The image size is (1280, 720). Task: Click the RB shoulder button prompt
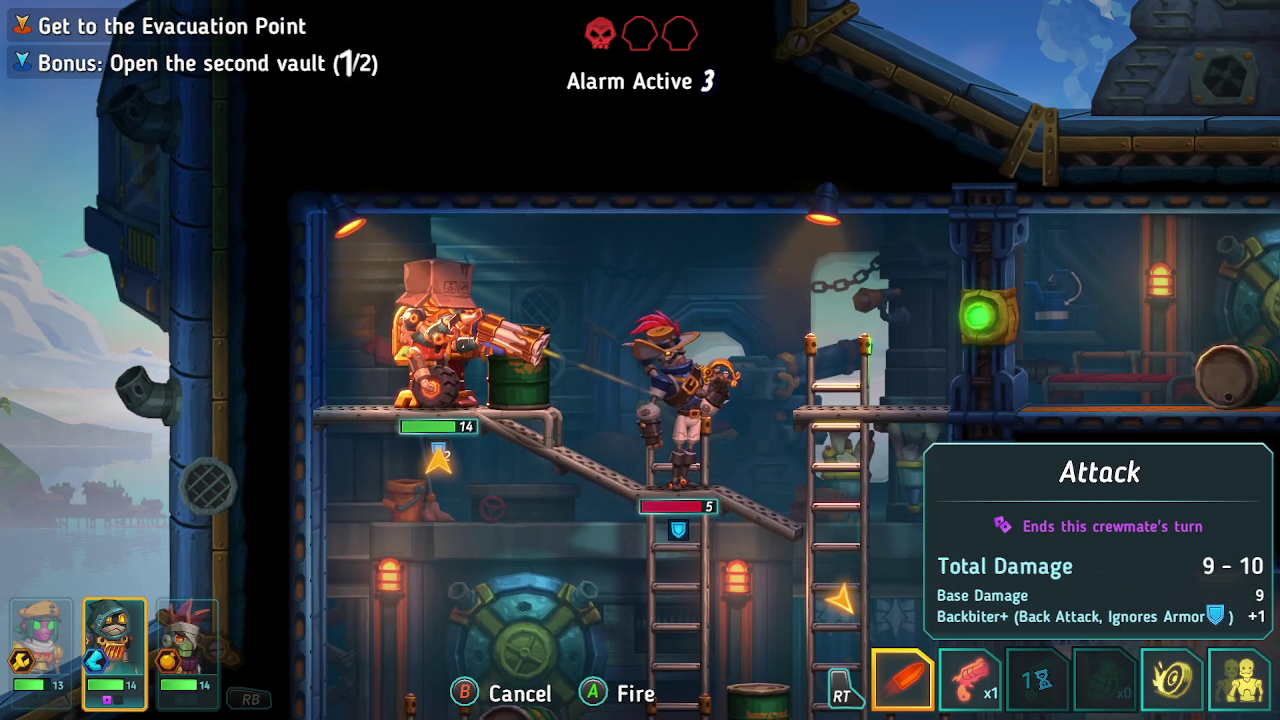pyautogui.click(x=251, y=699)
